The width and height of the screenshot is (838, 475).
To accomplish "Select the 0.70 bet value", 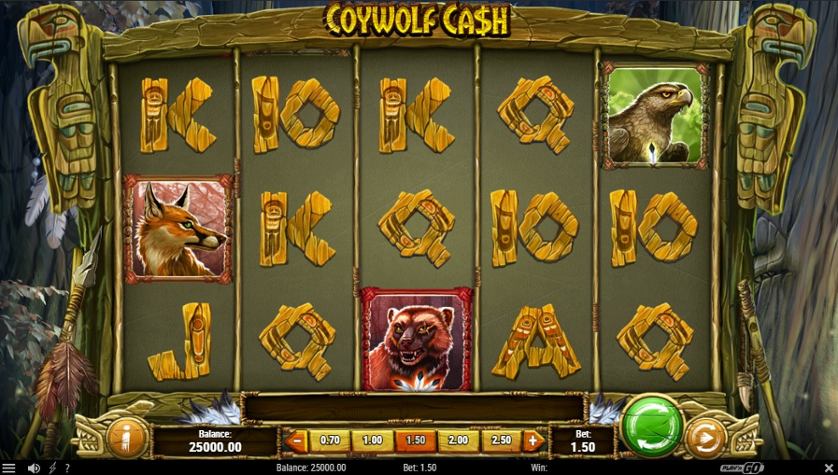I will point(329,440).
